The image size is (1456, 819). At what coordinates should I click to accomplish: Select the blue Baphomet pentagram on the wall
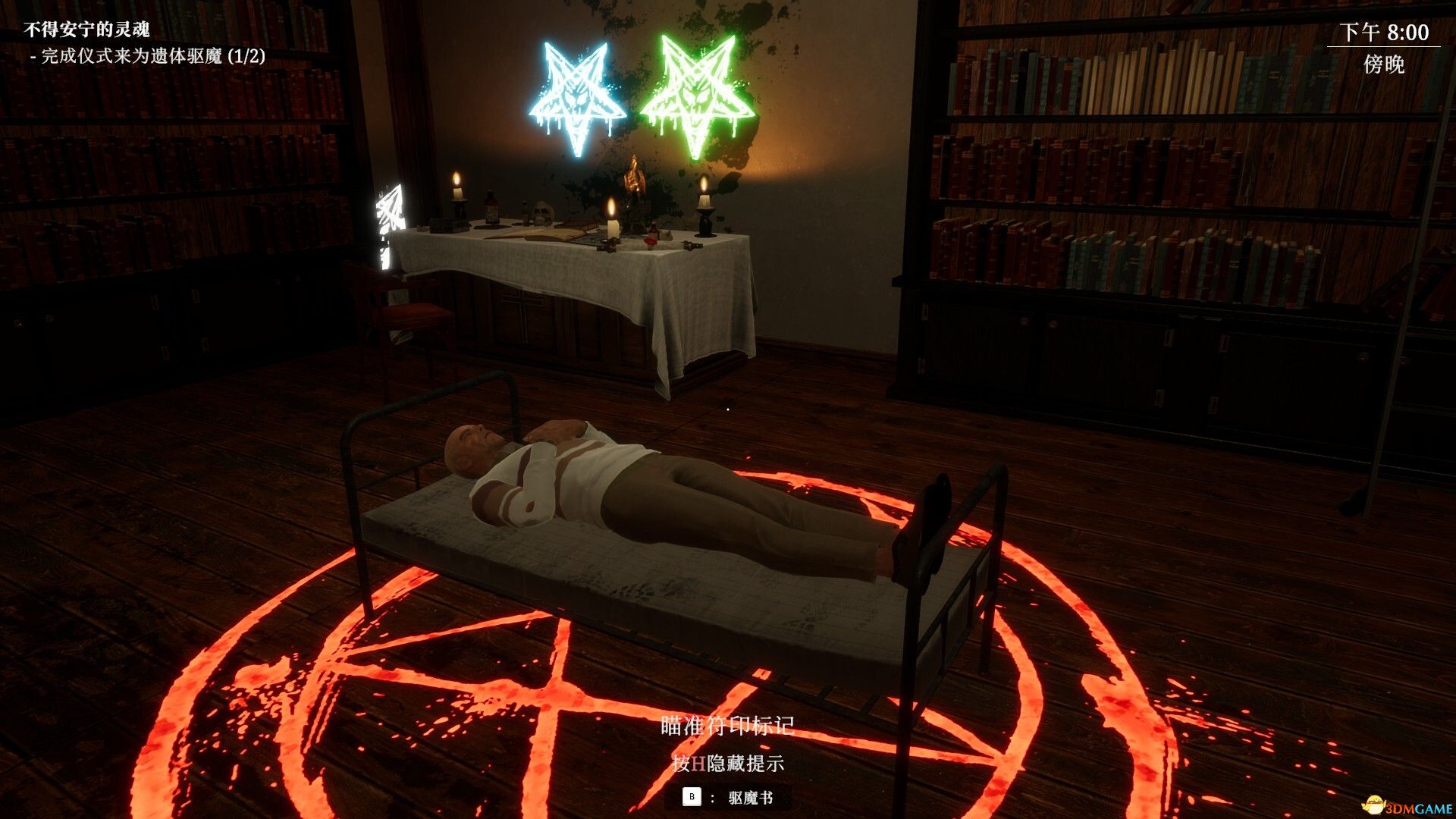[575, 91]
